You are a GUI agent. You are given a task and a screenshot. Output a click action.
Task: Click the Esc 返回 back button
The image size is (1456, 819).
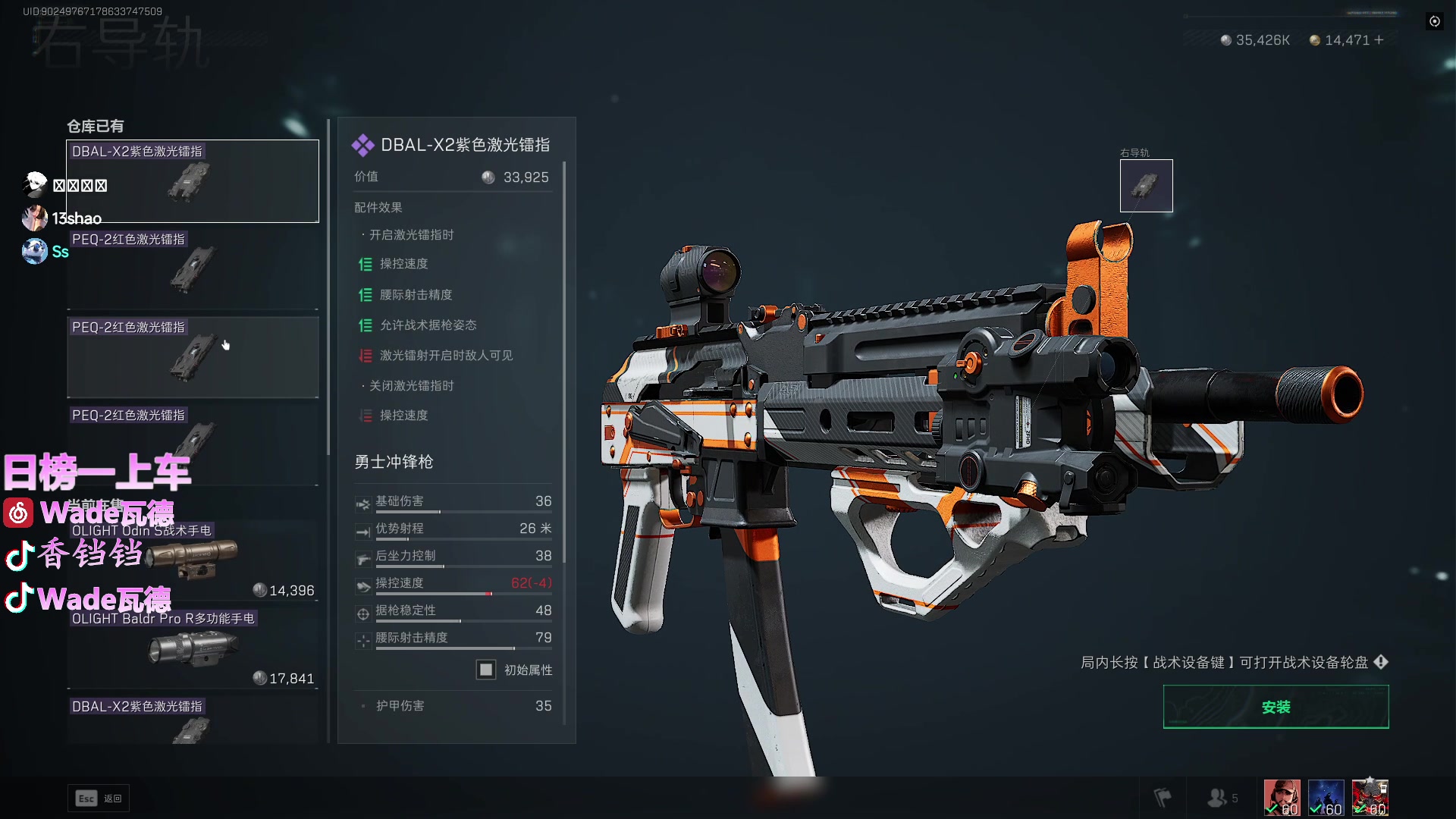[x=99, y=798]
